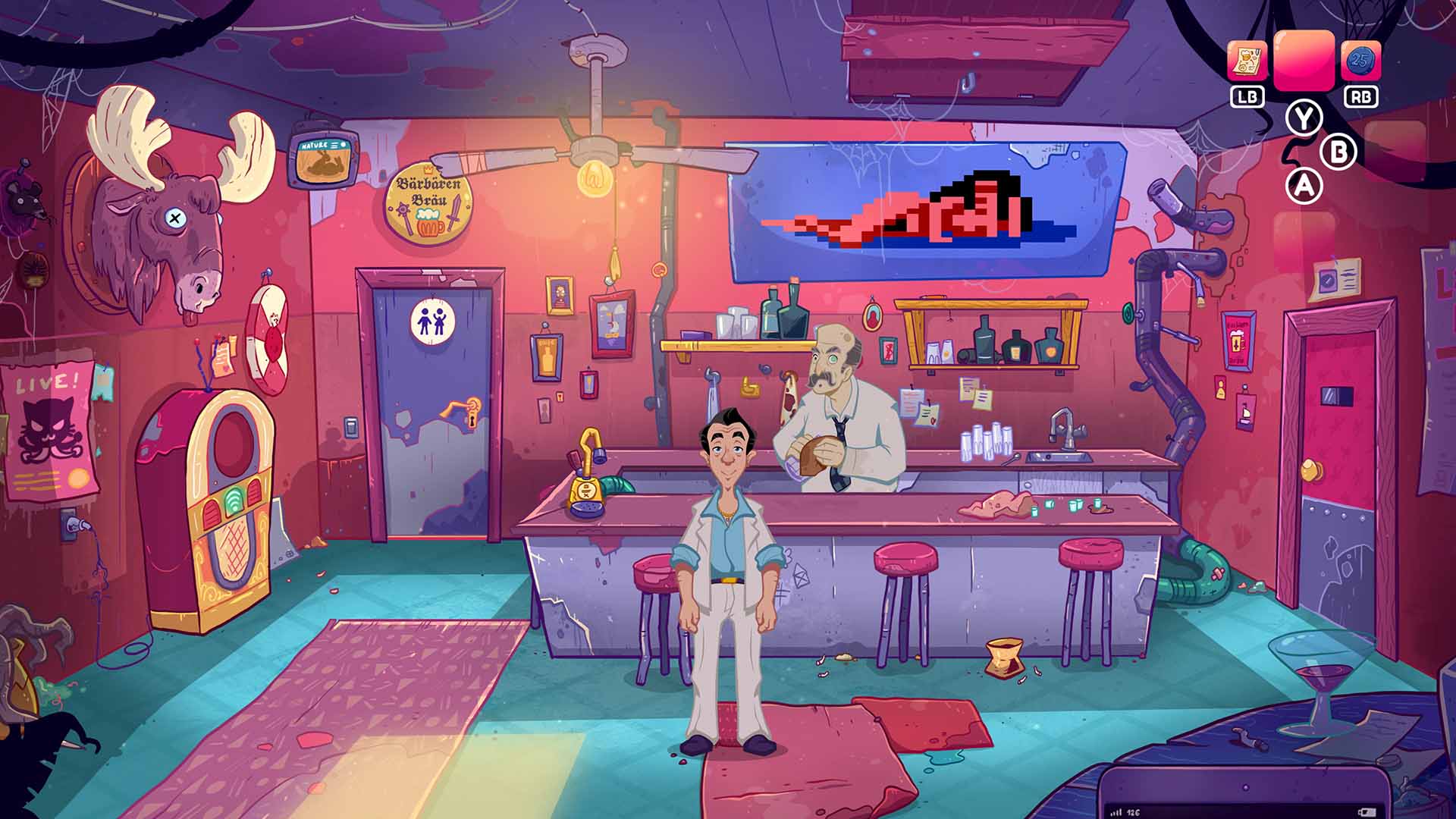
Task: Click the large empty center inventory slot
Action: (1304, 61)
